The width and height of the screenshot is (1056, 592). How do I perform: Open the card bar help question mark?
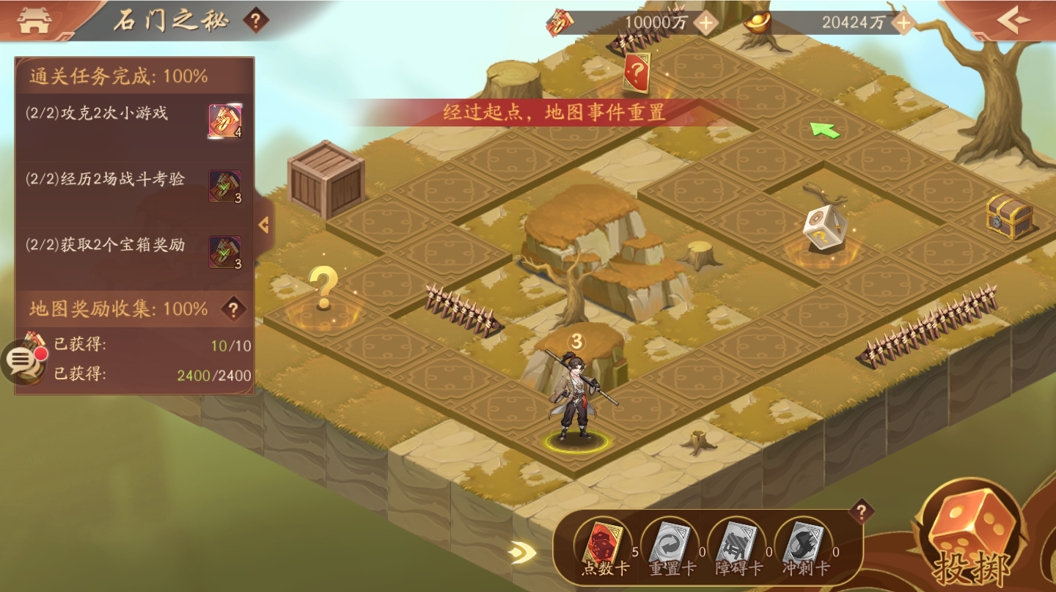[x=860, y=512]
